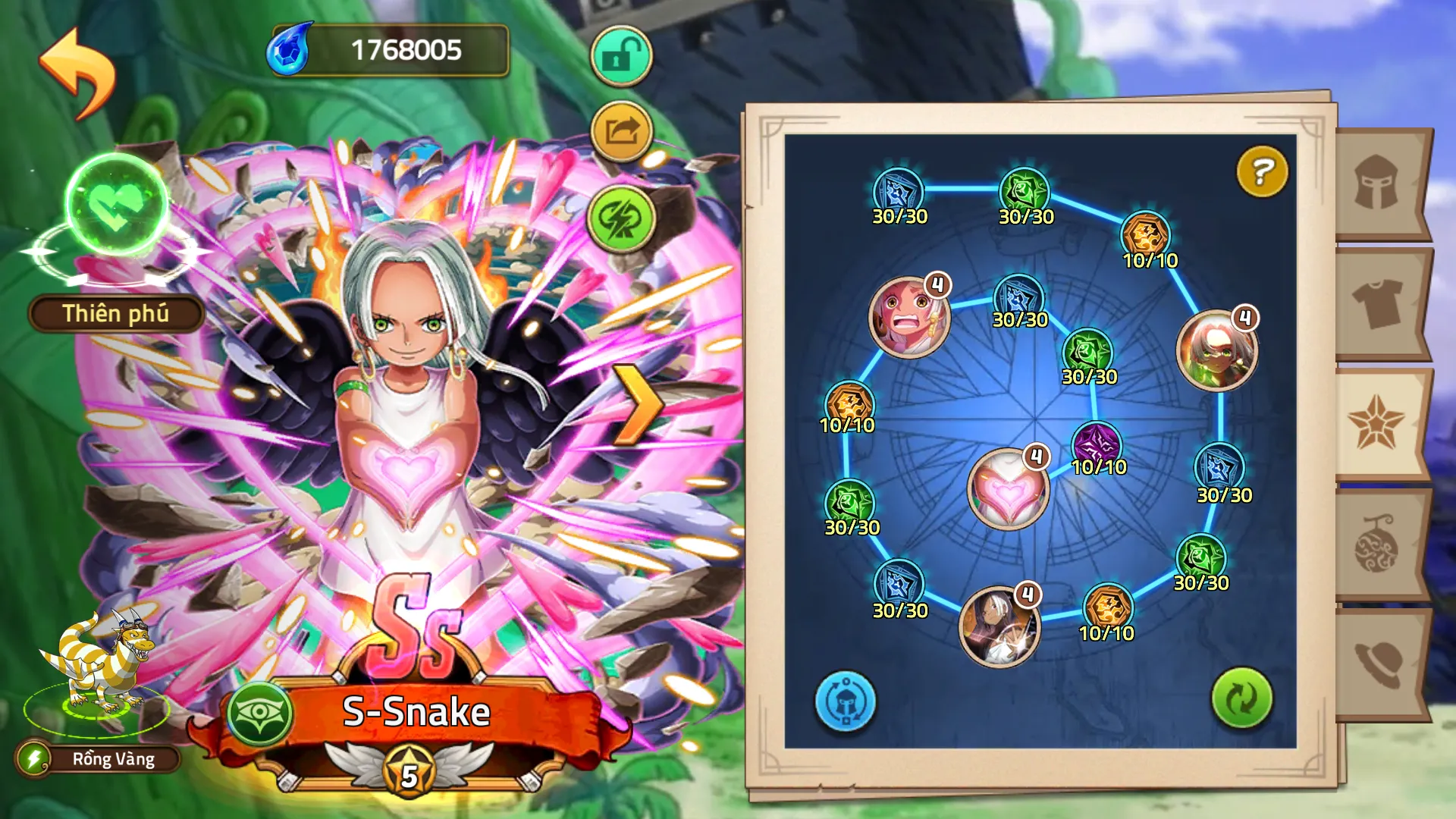Viewport: 1456px width, 819px height.
Task: Open the straw hat tab
Action: pyautogui.click(x=1379, y=664)
